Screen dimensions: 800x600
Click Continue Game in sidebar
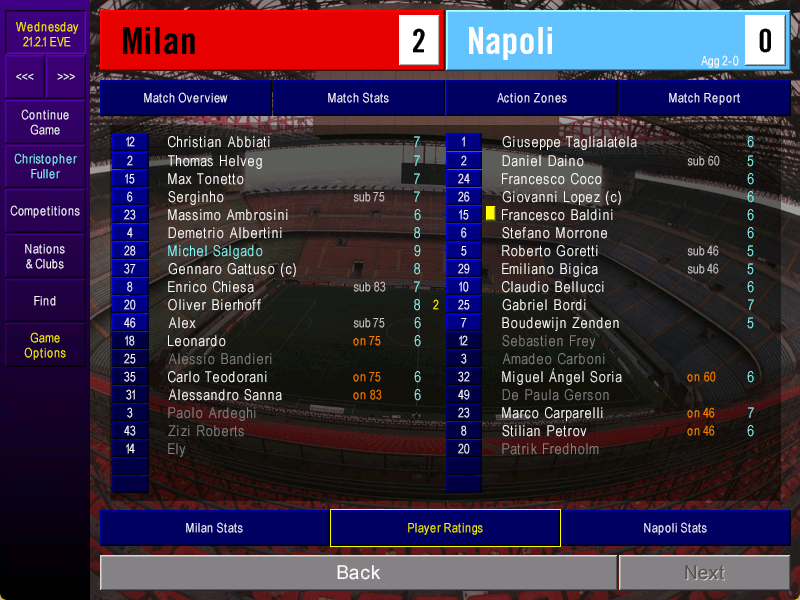45,122
